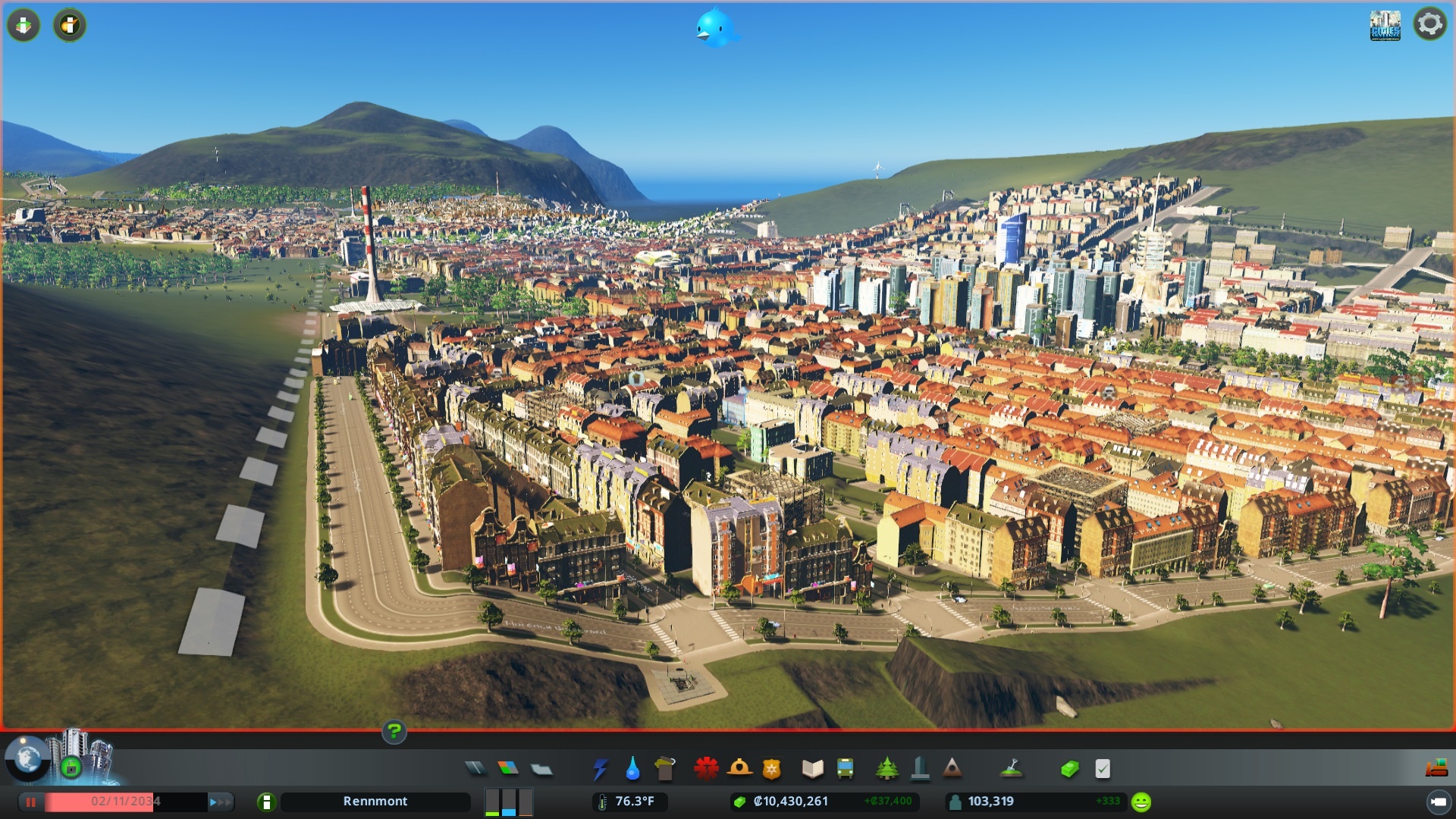Open the Roads build menu
The width and height of the screenshot is (1456, 819).
click(475, 769)
